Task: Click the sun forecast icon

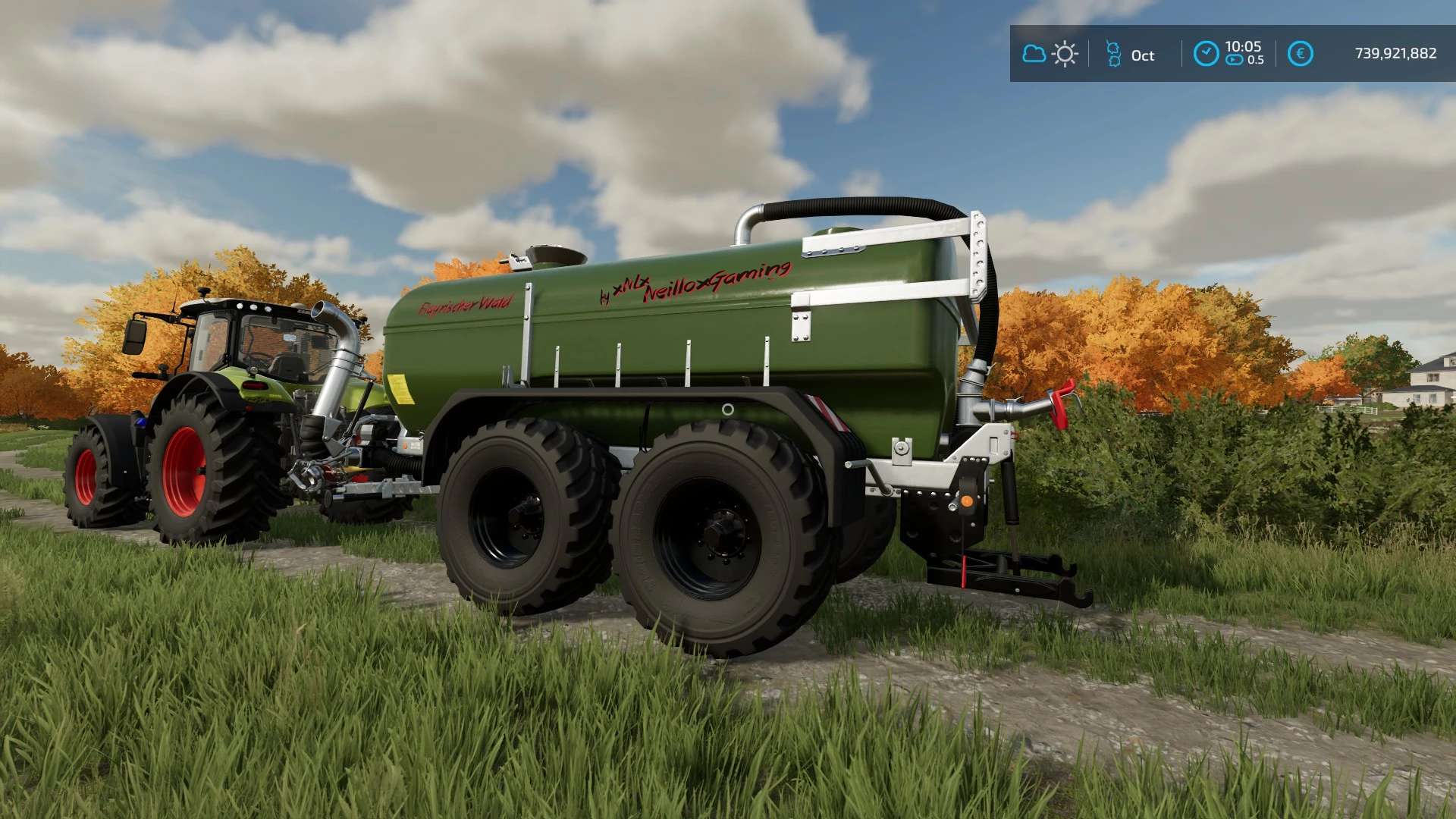Action: 1065,54
